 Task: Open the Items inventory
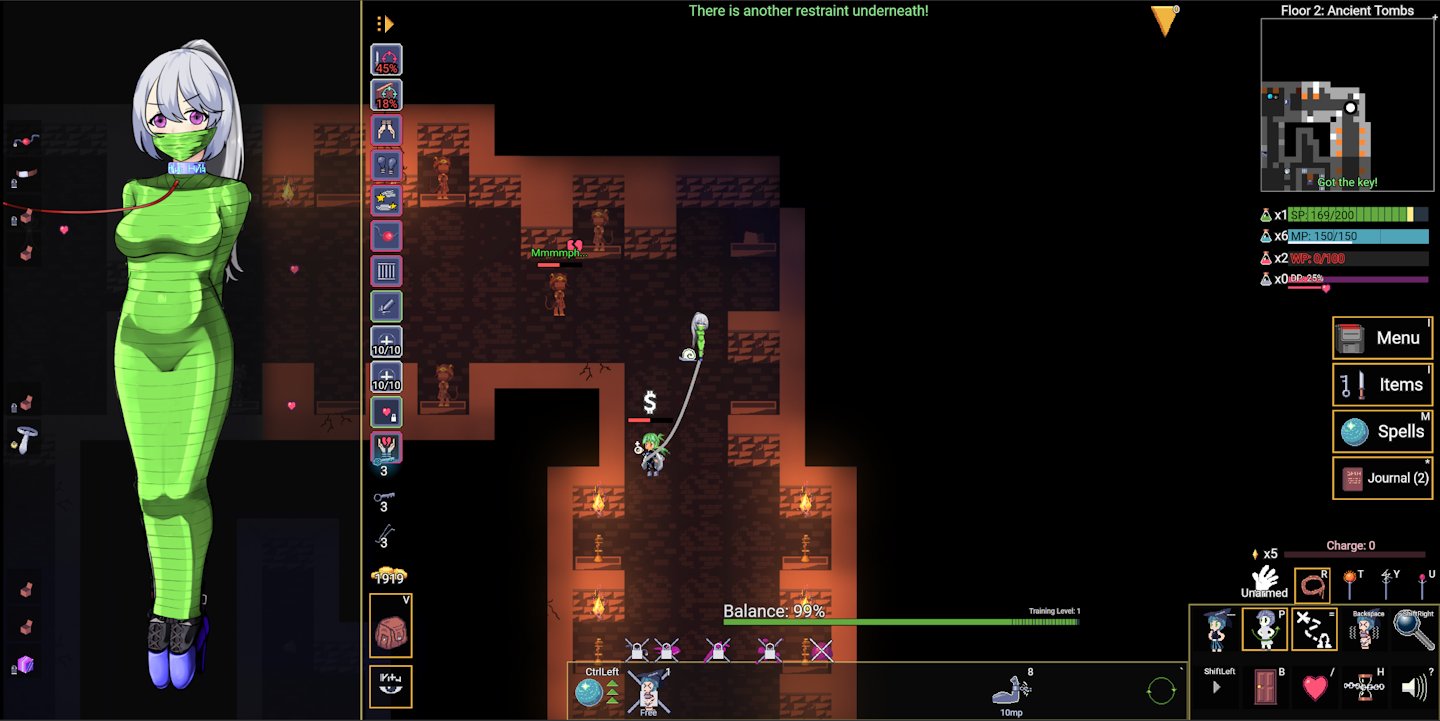1382,385
